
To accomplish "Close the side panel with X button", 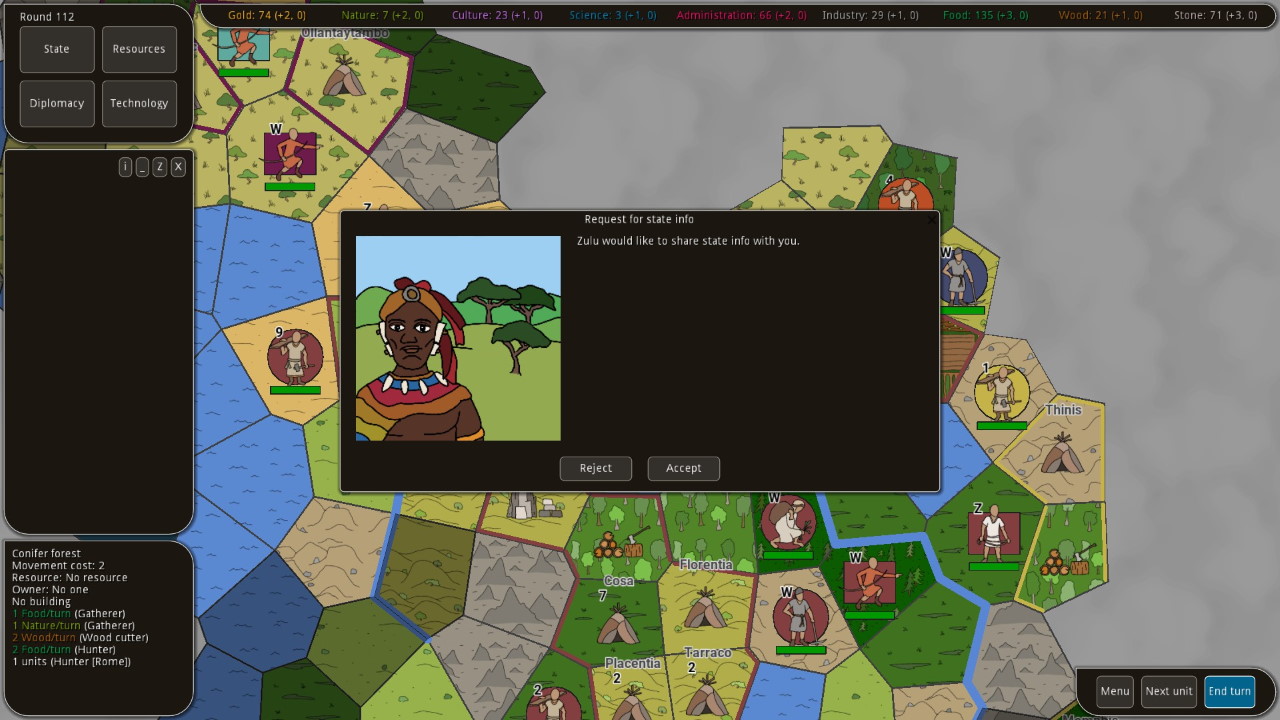I will point(178,167).
